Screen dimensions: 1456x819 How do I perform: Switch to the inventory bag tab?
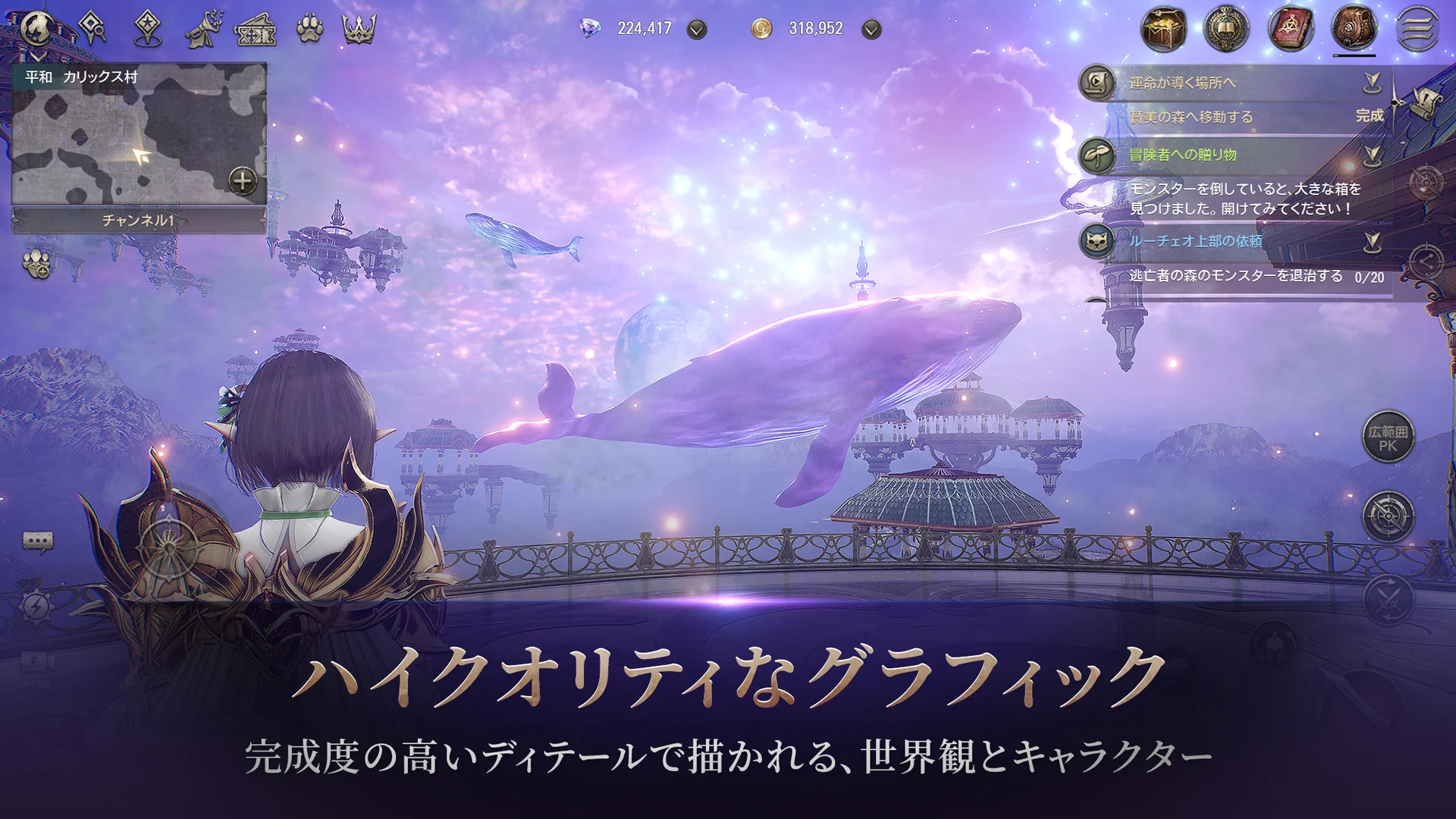click(1354, 28)
